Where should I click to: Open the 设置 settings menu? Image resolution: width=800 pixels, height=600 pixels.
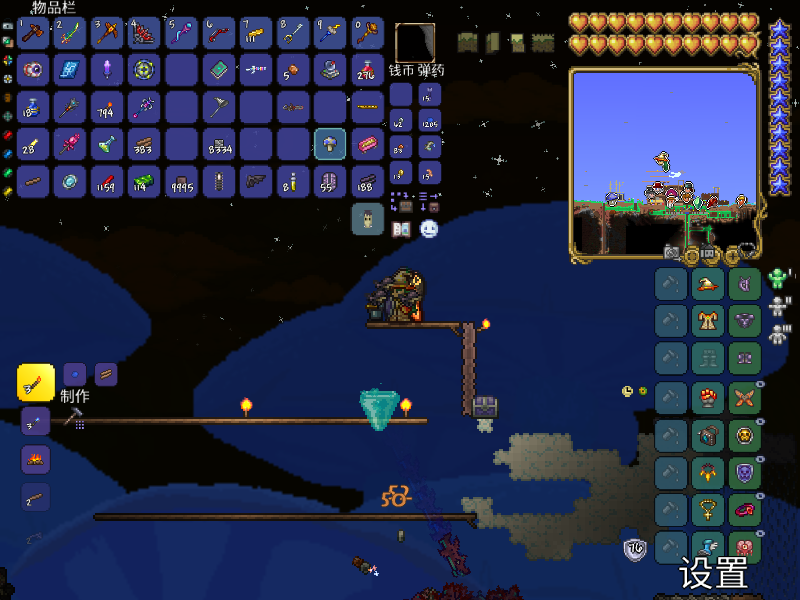coord(714,574)
